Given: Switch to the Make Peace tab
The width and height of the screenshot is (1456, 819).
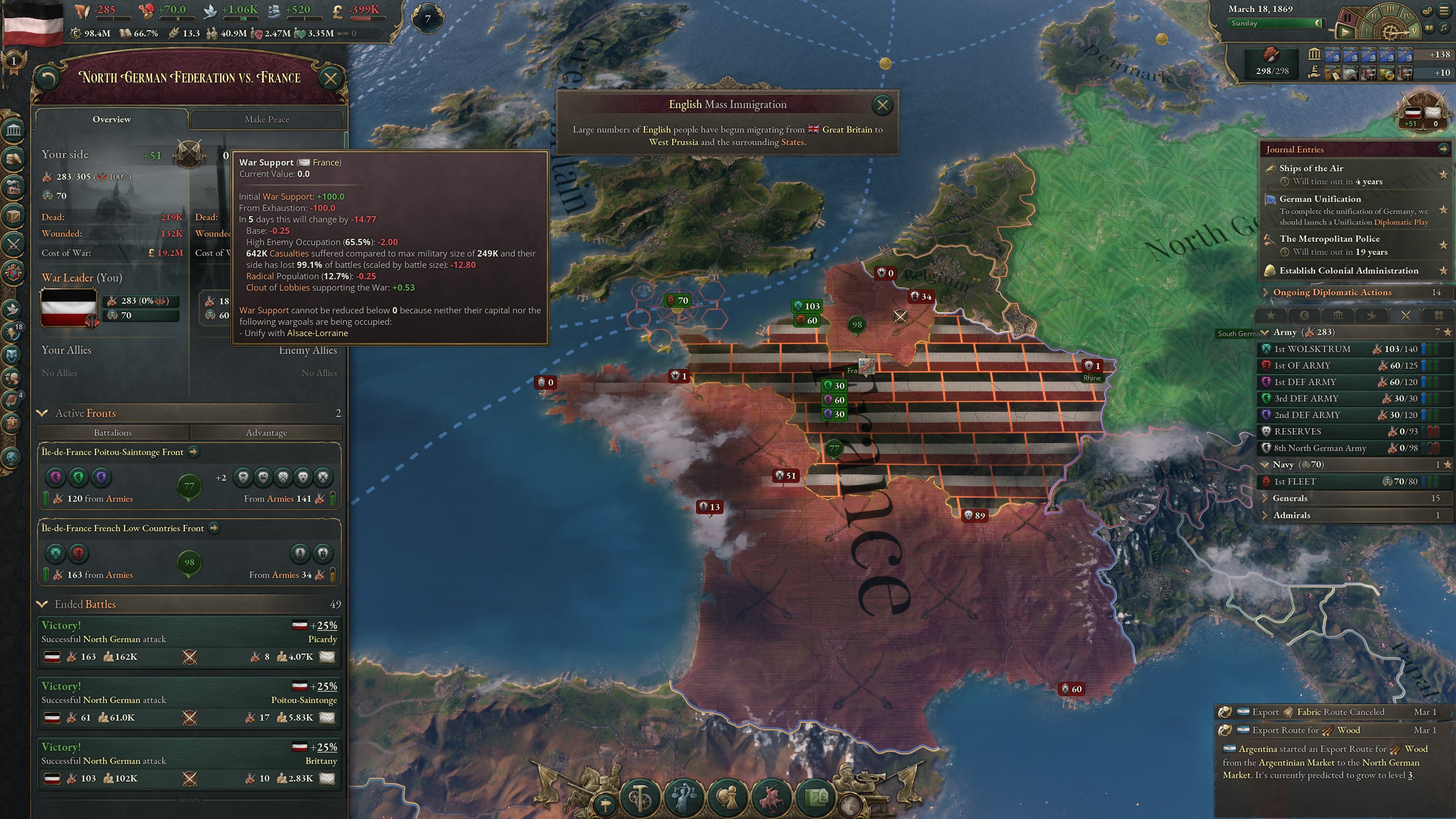Looking at the screenshot, I should (267, 119).
